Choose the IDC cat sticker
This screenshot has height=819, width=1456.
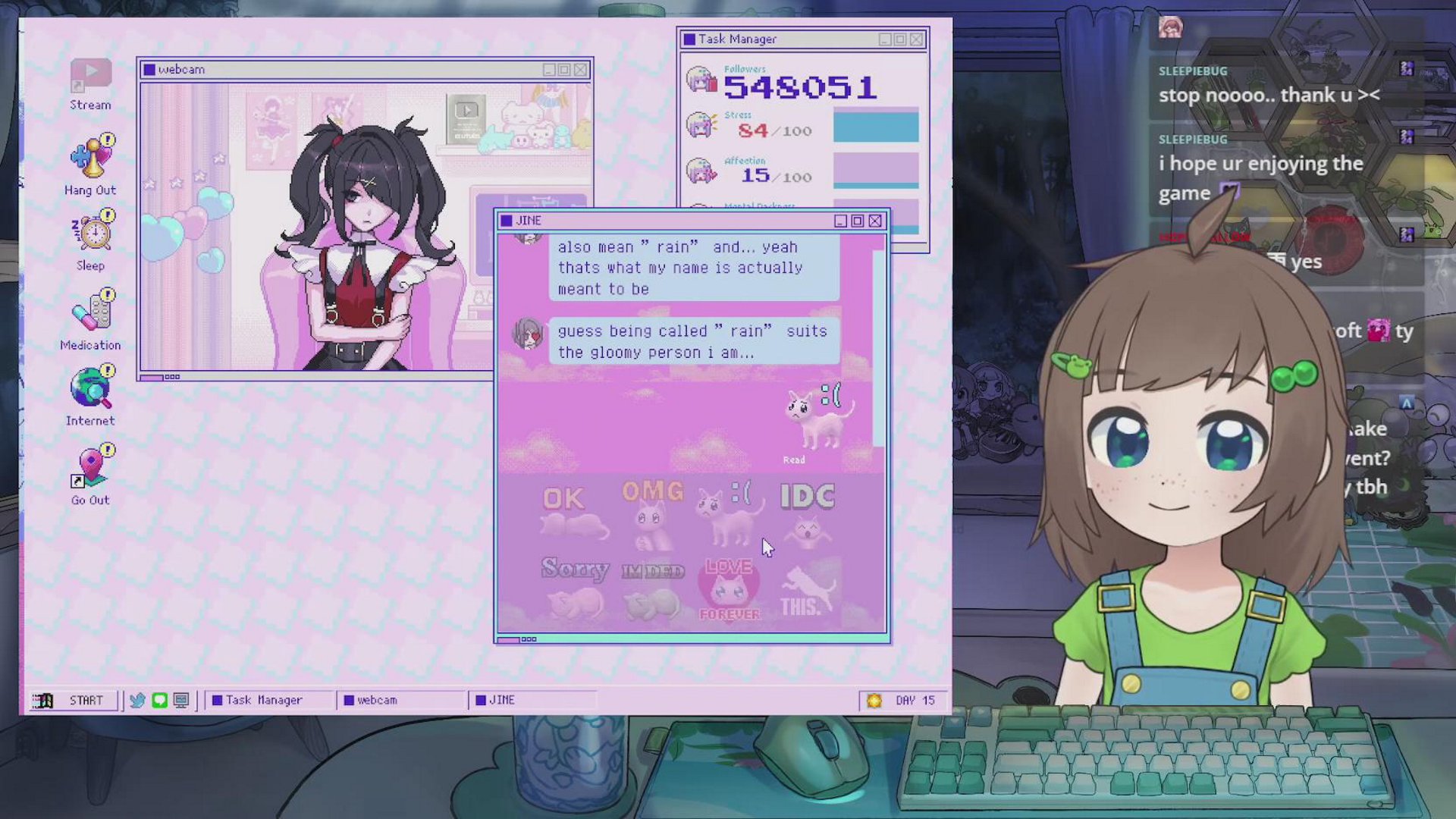click(807, 513)
